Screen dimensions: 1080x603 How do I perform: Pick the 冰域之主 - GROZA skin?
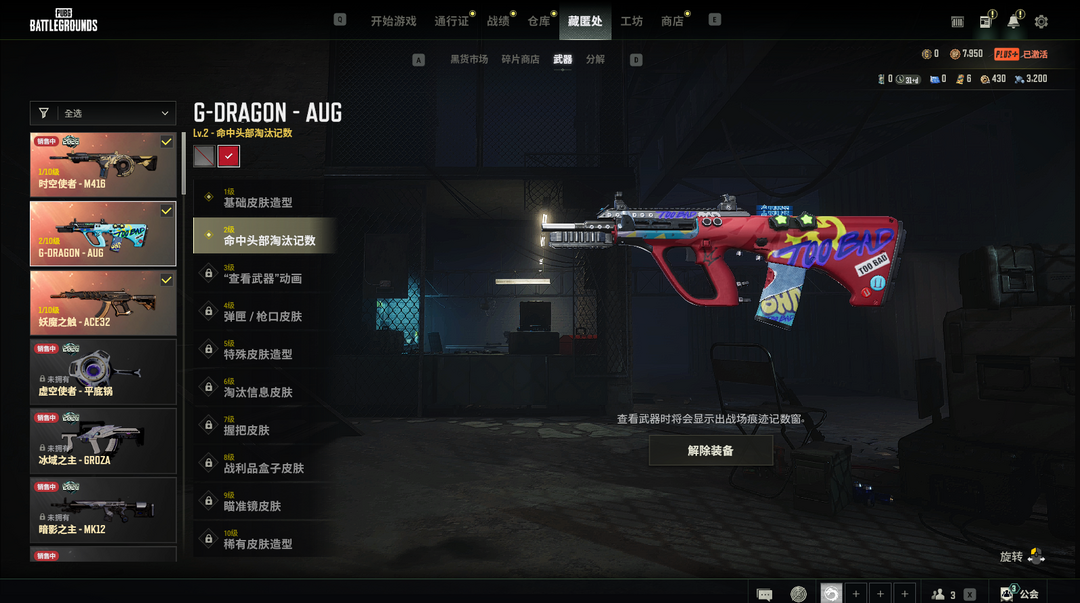pos(103,440)
